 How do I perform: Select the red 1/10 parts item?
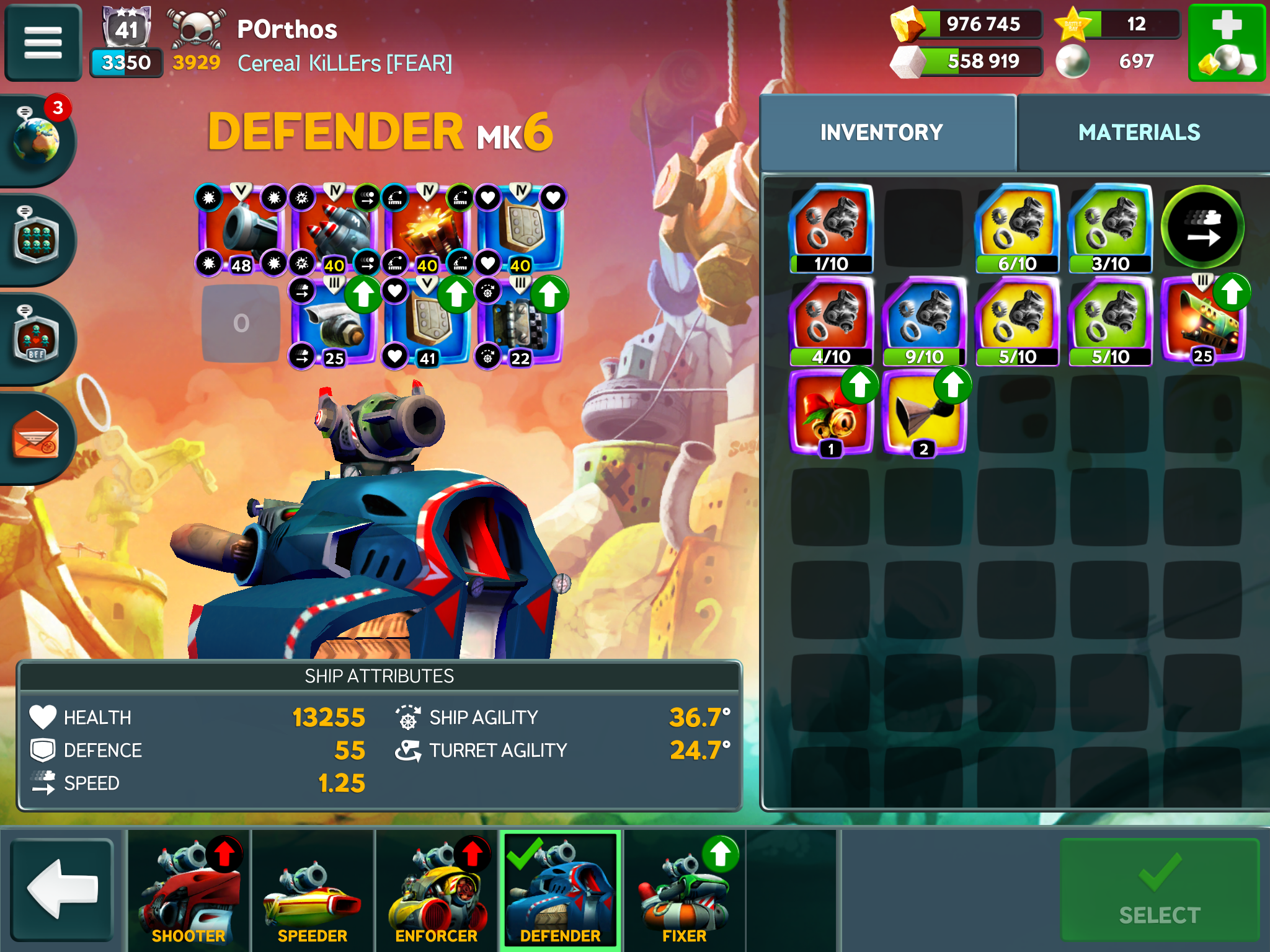[x=831, y=228]
